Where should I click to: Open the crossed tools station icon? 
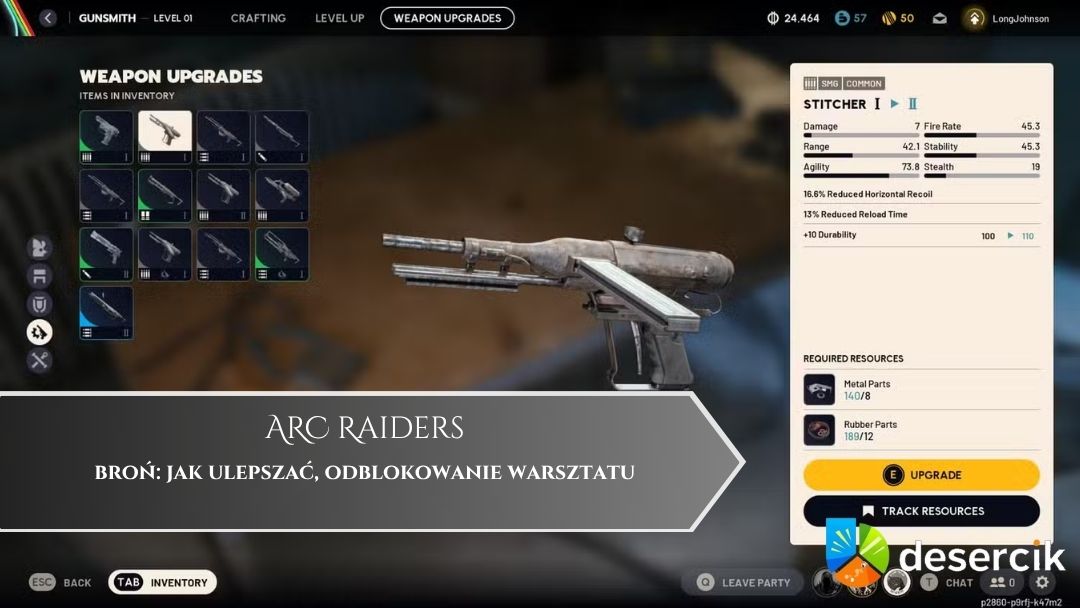(40, 360)
